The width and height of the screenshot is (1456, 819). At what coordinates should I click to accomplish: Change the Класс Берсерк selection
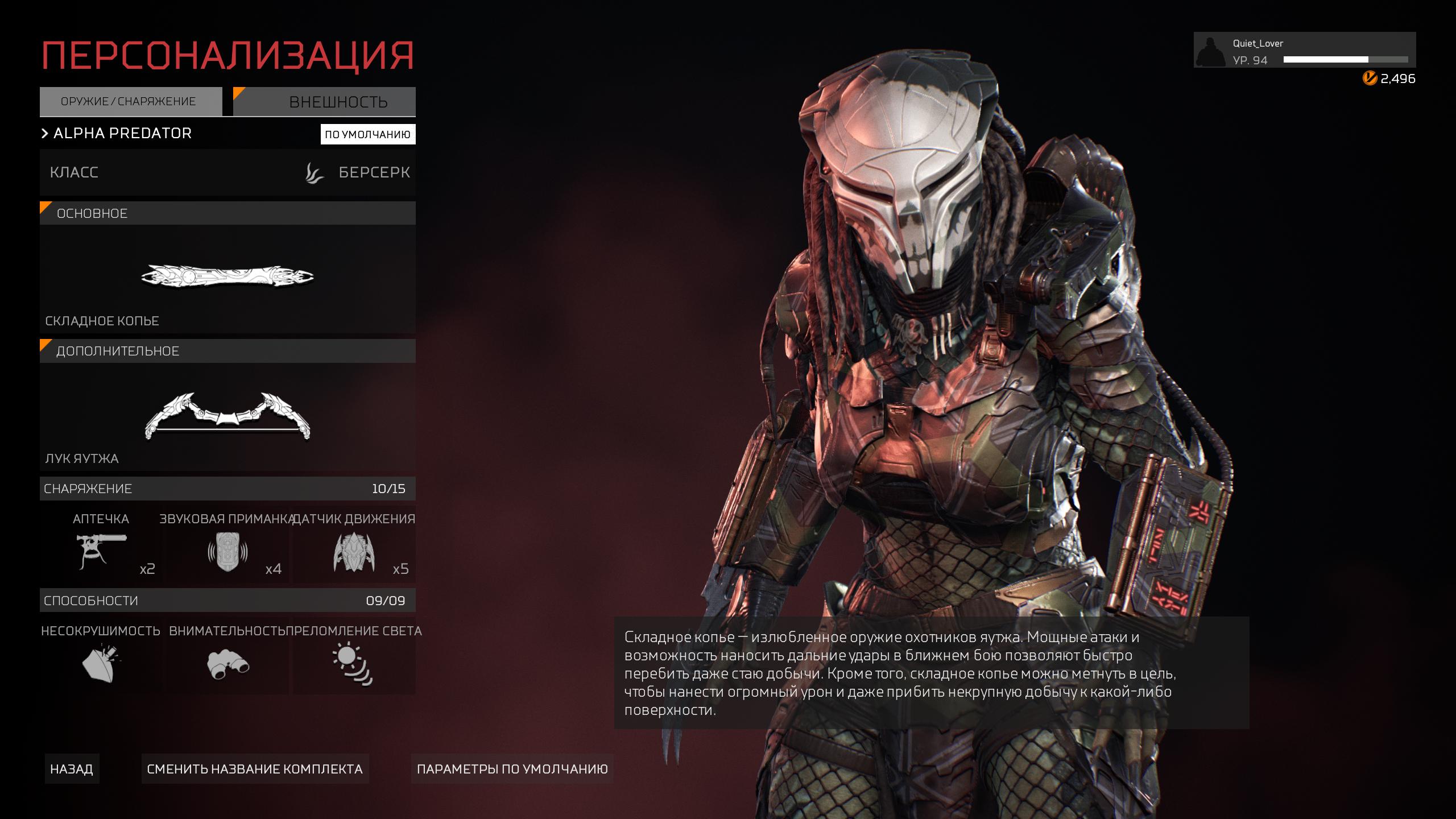point(227,172)
